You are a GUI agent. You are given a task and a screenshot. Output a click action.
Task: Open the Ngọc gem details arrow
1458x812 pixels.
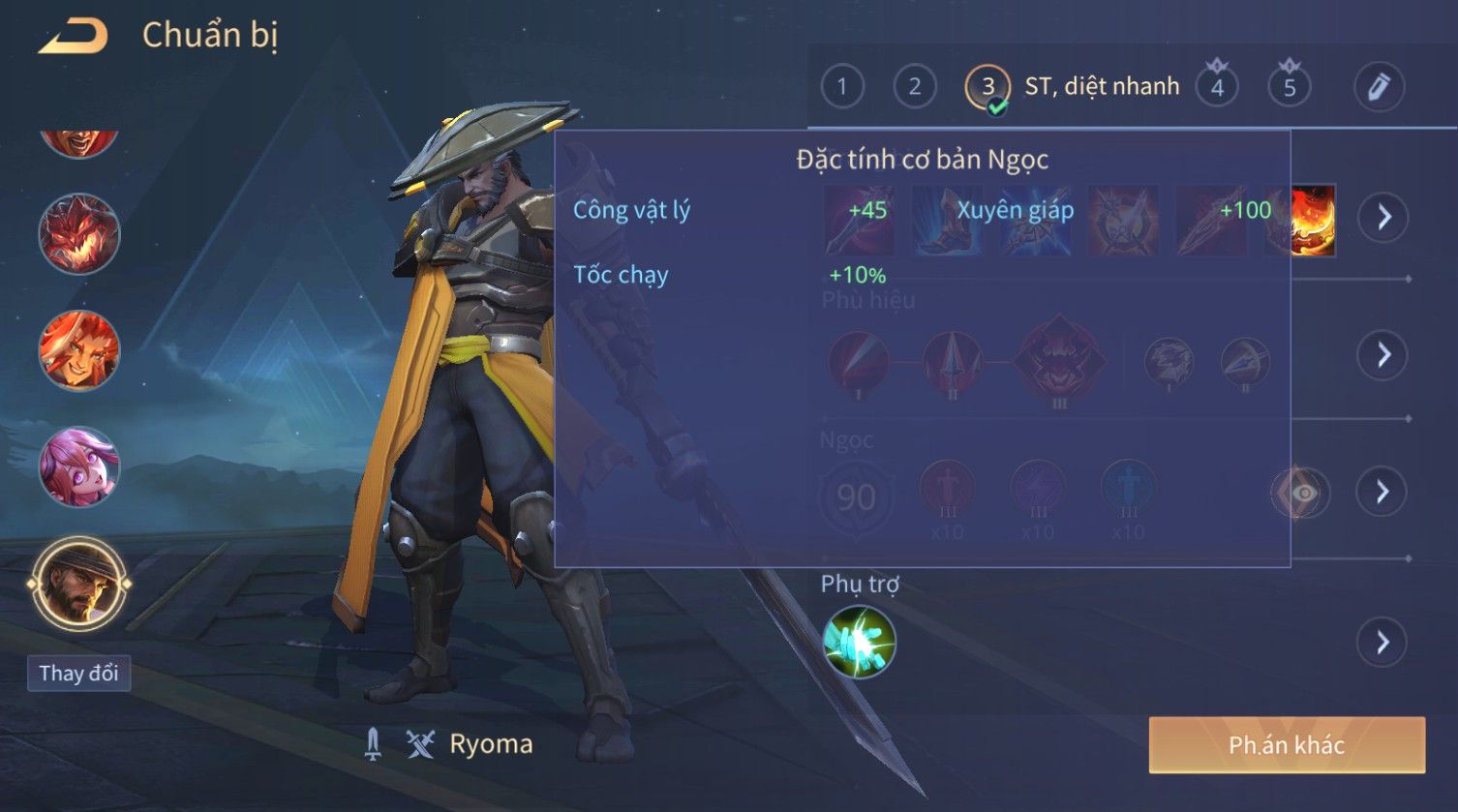pos(1383,493)
